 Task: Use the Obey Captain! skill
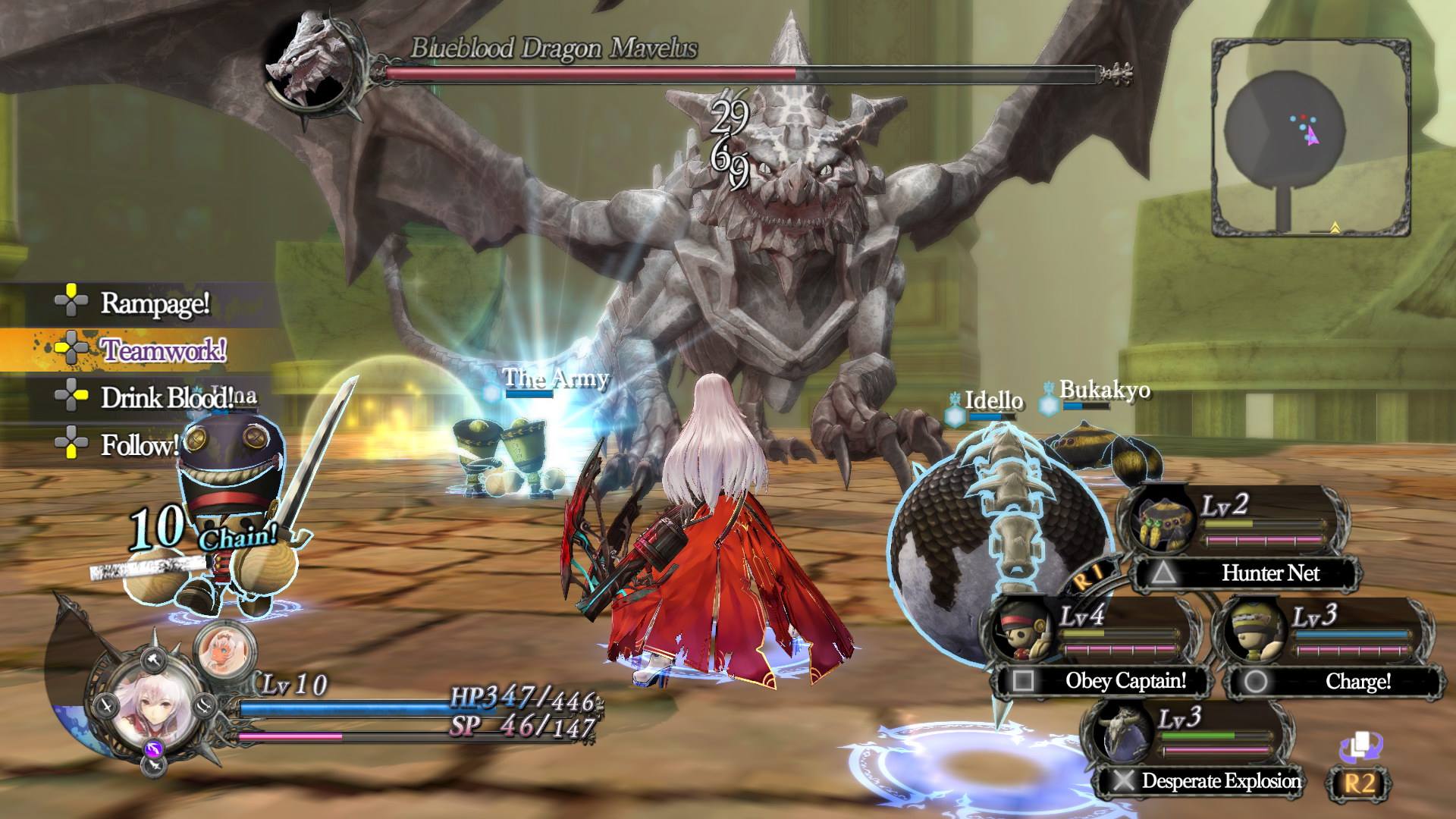click(1125, 681)
